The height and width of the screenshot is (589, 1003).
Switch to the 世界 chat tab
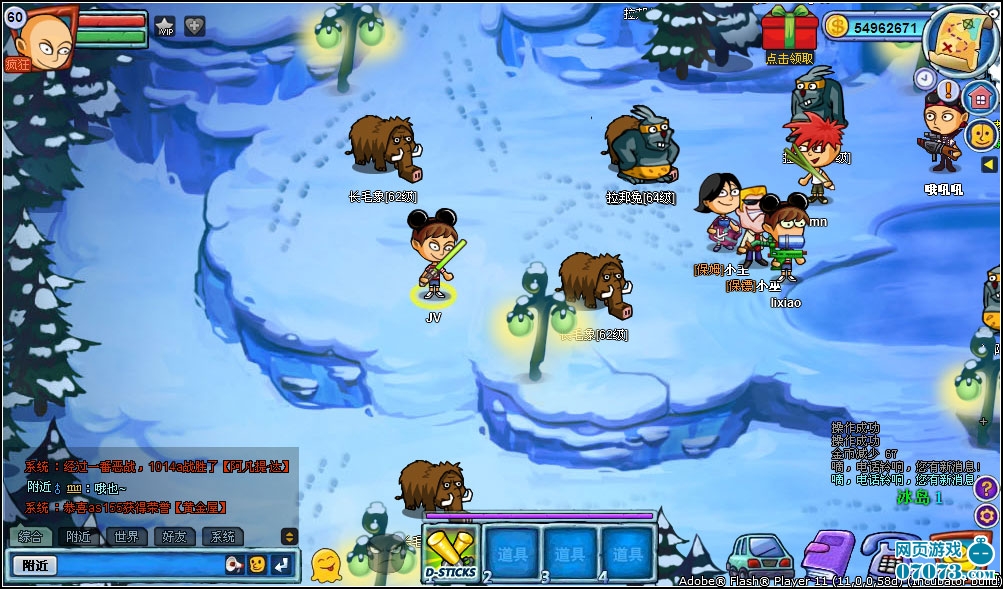coord(127,537)
